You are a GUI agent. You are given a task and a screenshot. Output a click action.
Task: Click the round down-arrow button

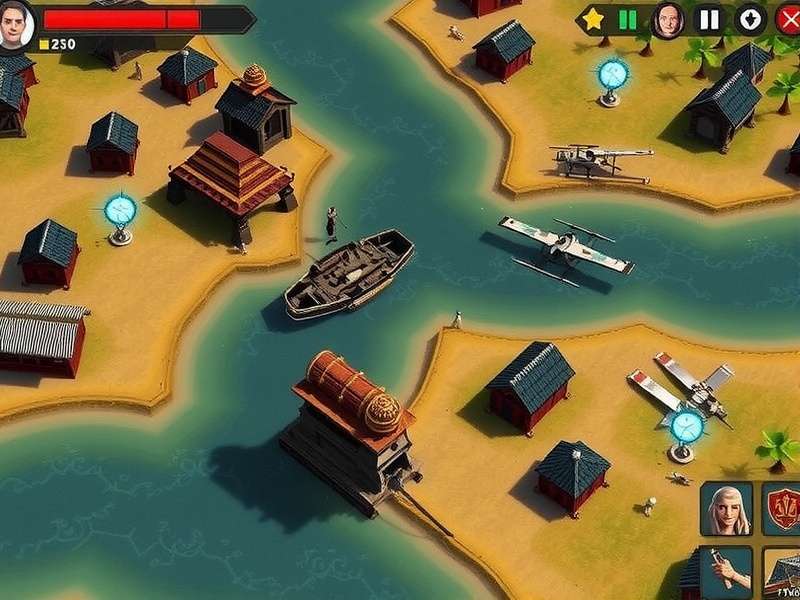pos(749,19)
